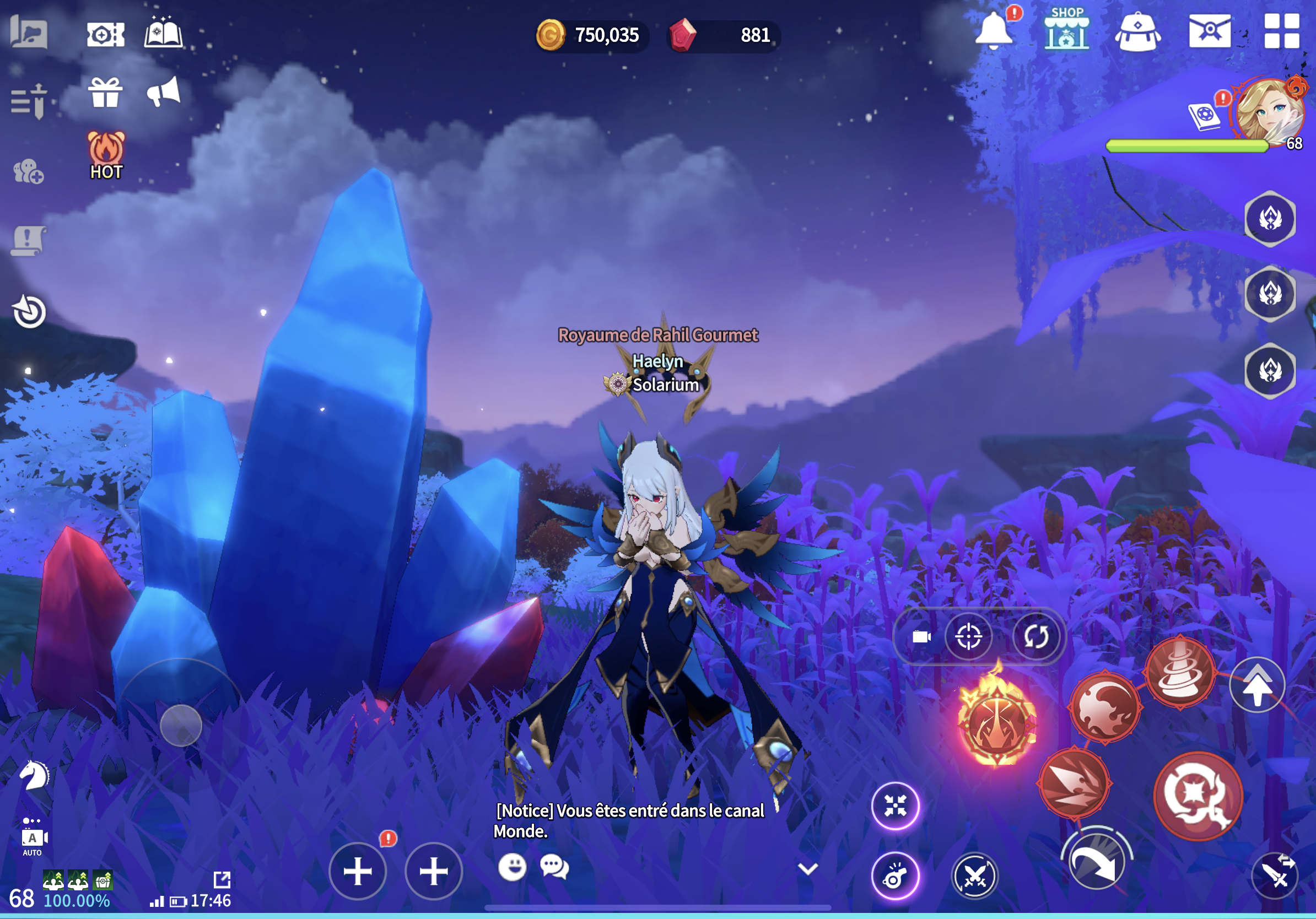This screenshot has width=1316, height=919.
Task: Collapse the chat with the chevron arrow
Action: [807, 869]
